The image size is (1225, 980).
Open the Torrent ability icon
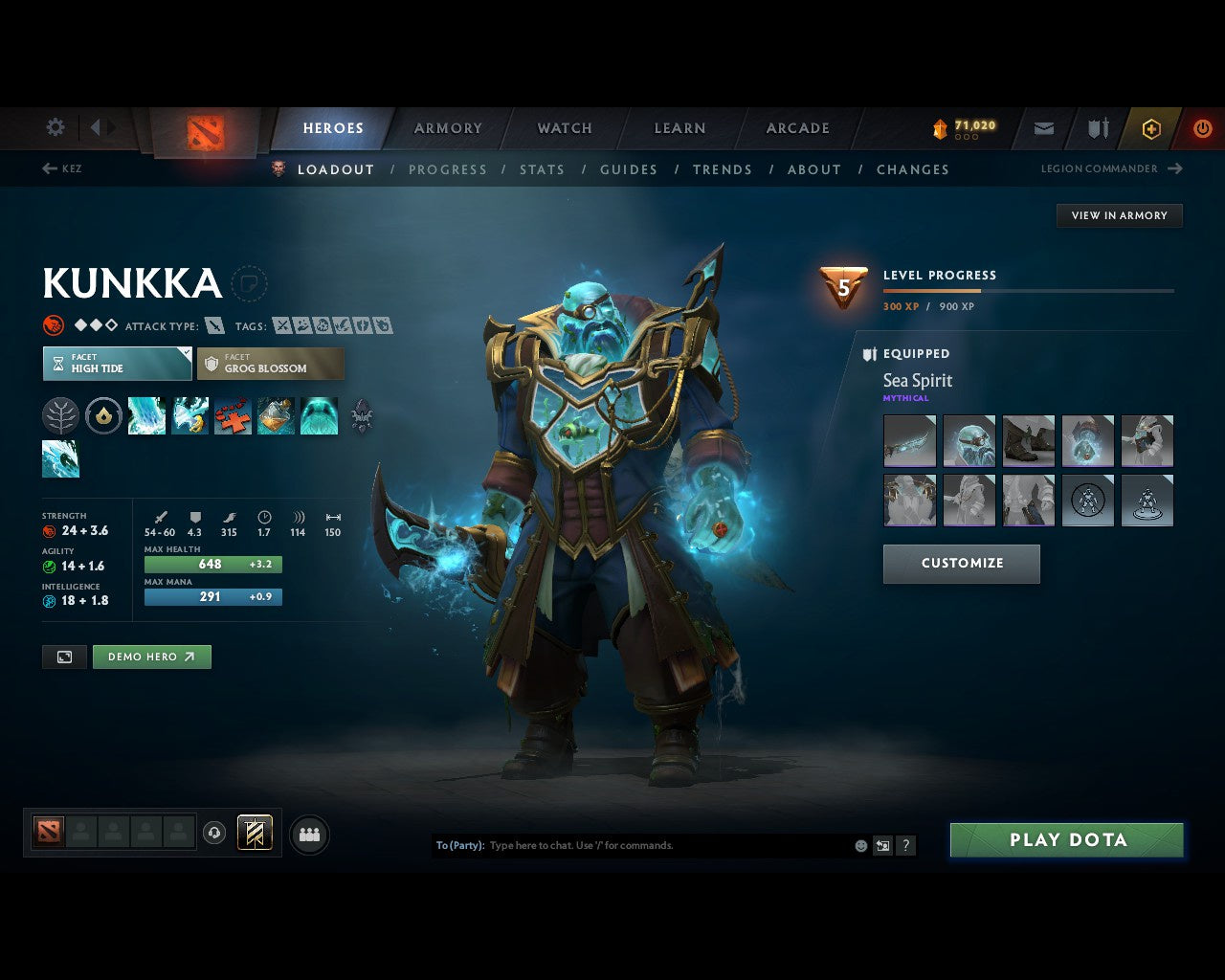pyautogui.click(x=146, y=415)
